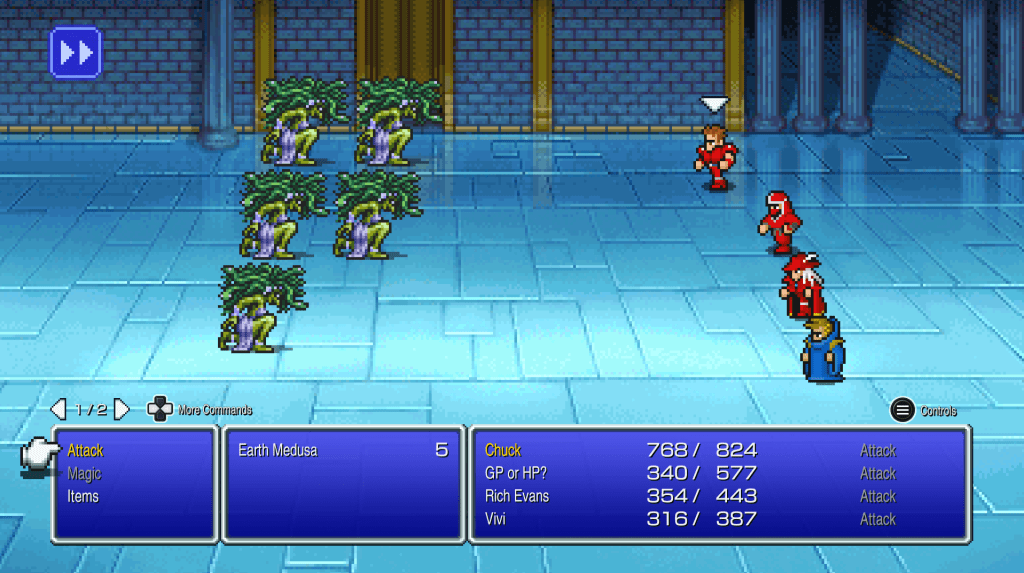Select Vivi in the party list
The width and height of the screenshot is (1024, 573).
coord(496,519)
